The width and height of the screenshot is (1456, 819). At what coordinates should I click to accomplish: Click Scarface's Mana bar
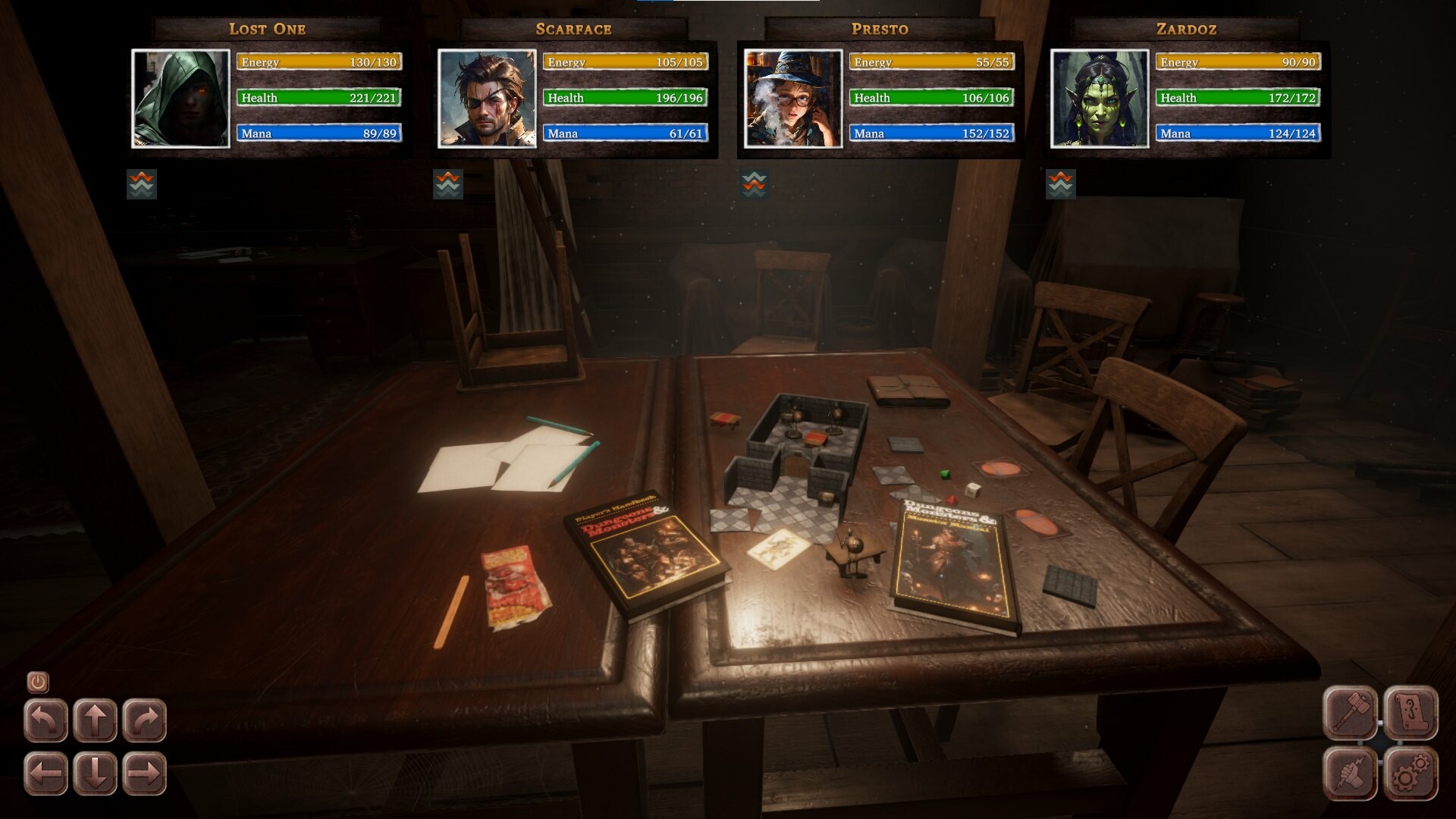[x=624, y=133]
